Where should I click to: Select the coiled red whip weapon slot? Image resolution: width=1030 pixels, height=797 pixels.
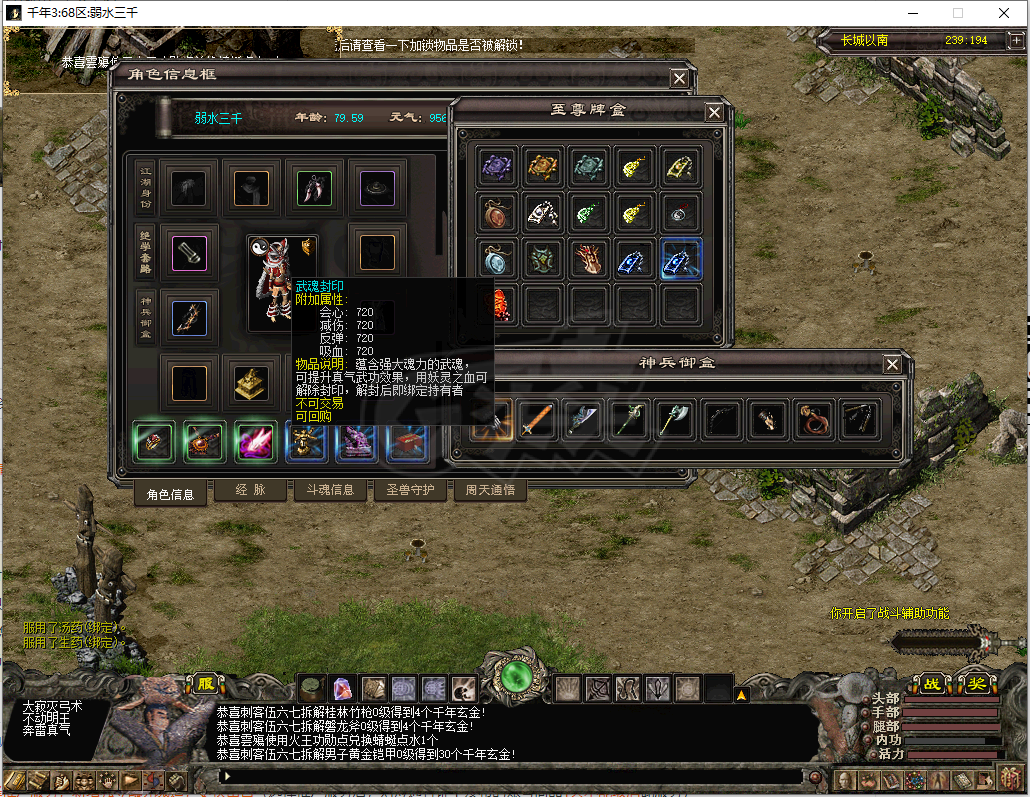tap(814, 419)
